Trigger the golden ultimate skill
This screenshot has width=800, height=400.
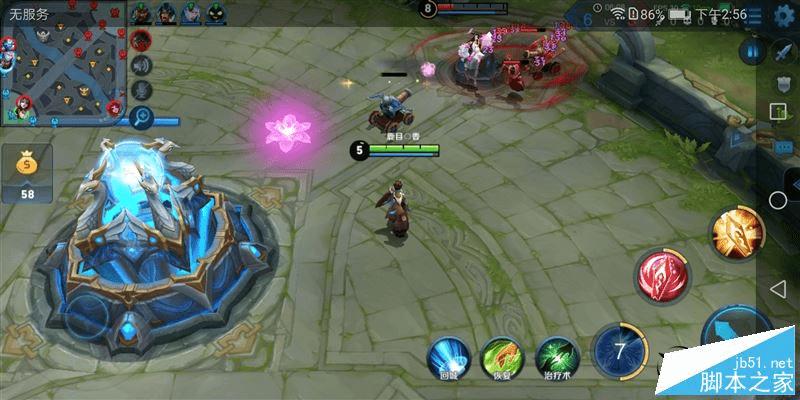737,231
